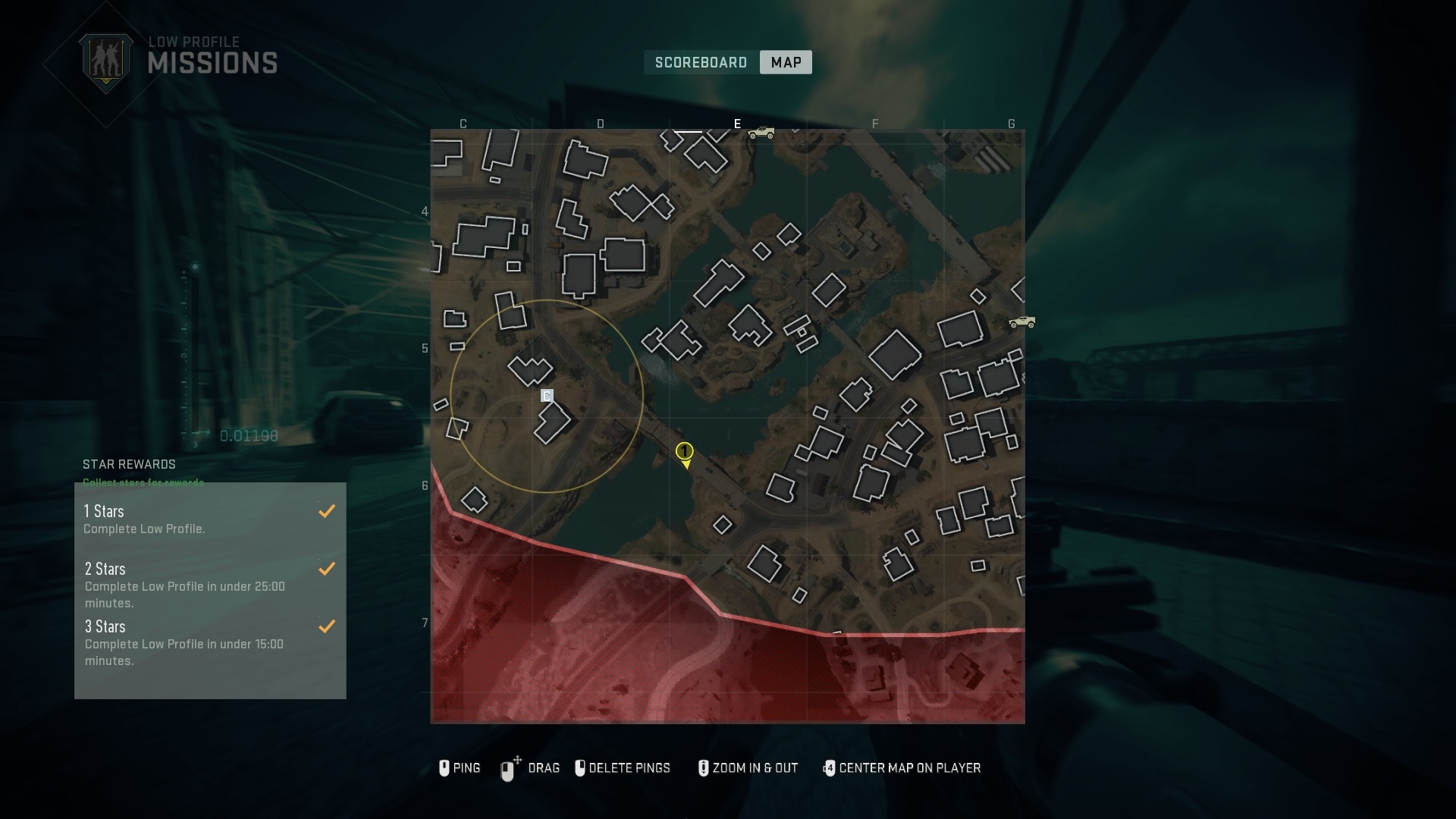Click the tan SUV vehicle icon near grid E4
The height and width of the screenshot is (819, 1456).
point(761,131)
